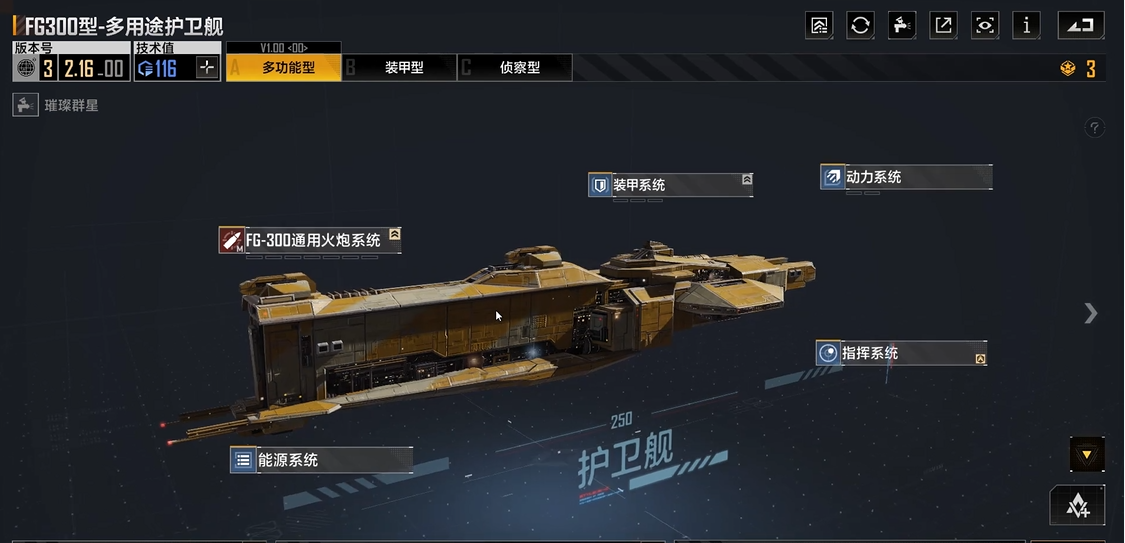Choose the 侦察型 variant tab
Image resolution: width=1125 pixels, height=543 pixels.
tap(516, 68)
